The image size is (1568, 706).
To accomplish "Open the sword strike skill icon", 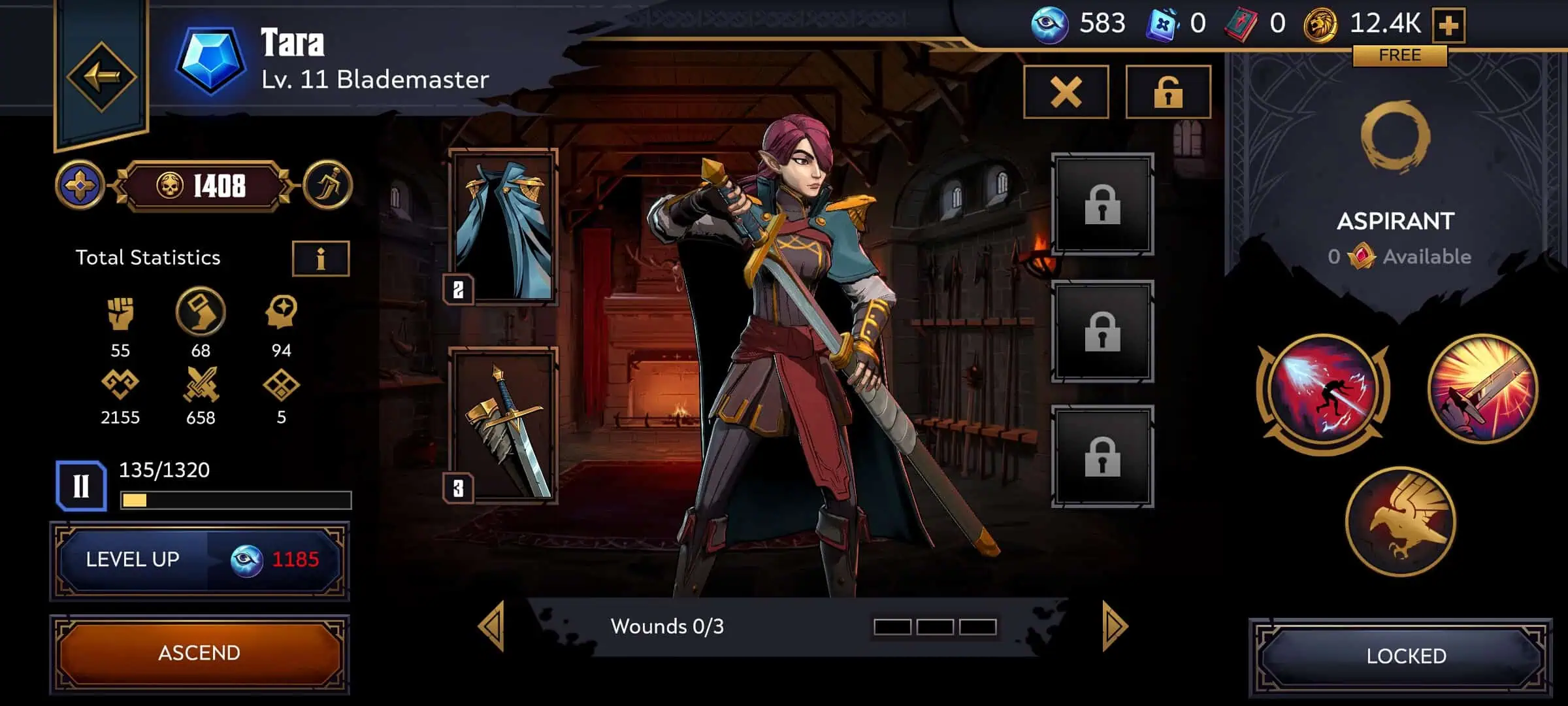I will tap(1482, 389).
